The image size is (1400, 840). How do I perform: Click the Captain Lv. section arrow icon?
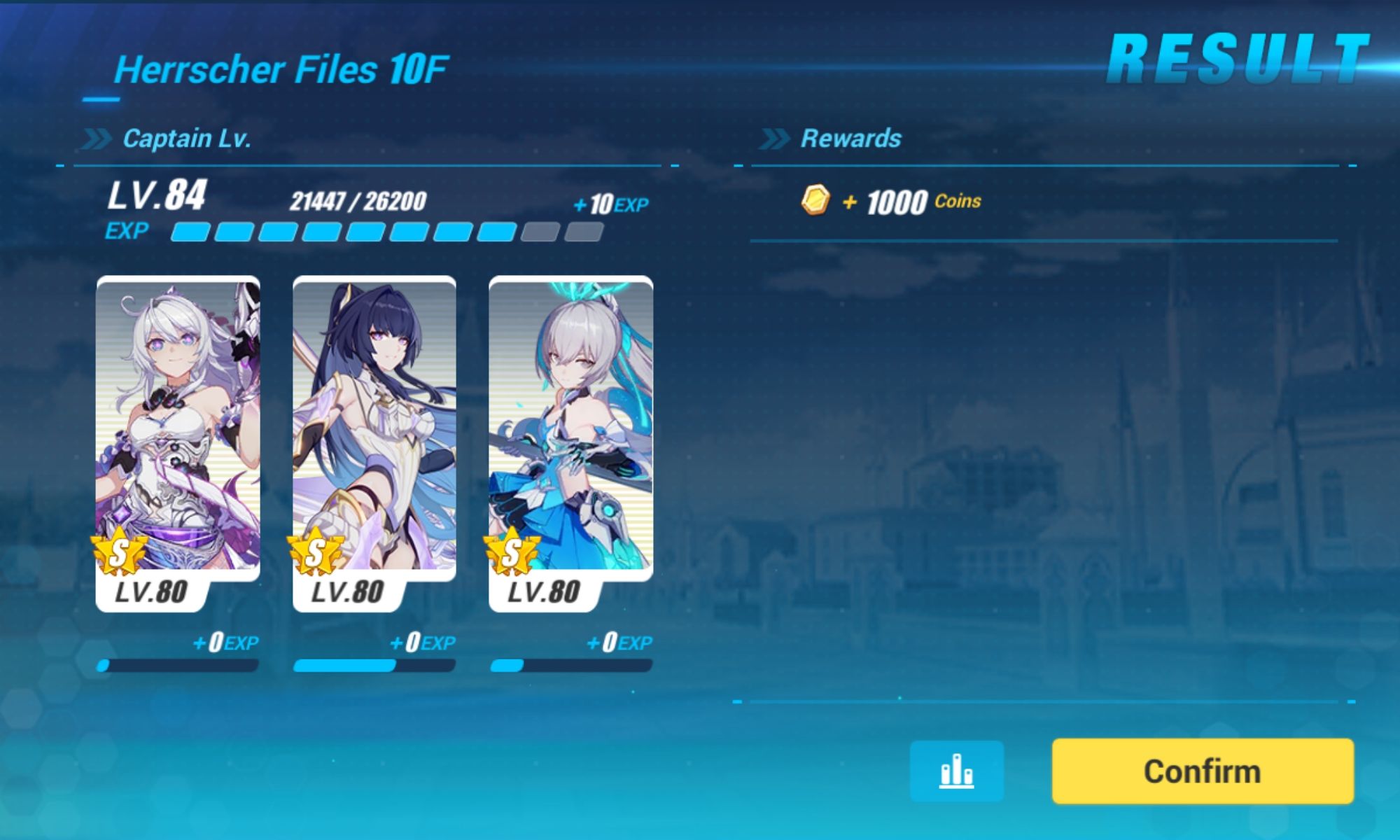tap(94, 137)
